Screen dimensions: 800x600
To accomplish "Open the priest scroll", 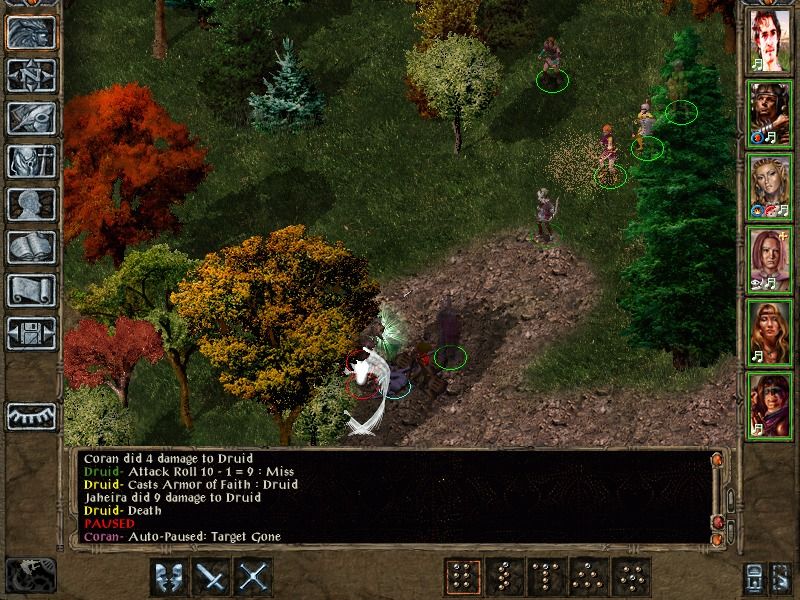I will coord(30,290).
